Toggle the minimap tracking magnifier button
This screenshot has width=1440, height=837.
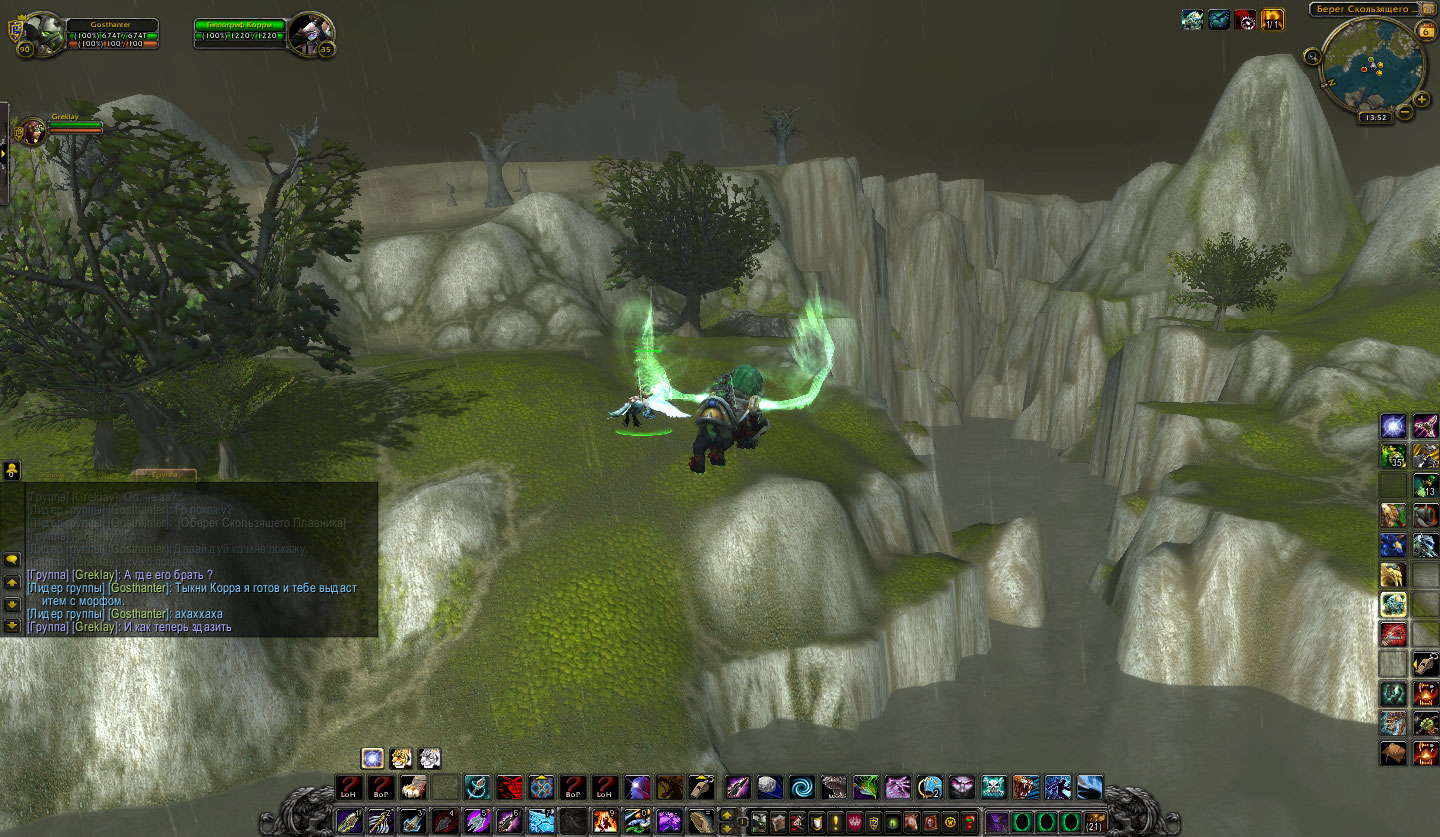(1312, 57)
